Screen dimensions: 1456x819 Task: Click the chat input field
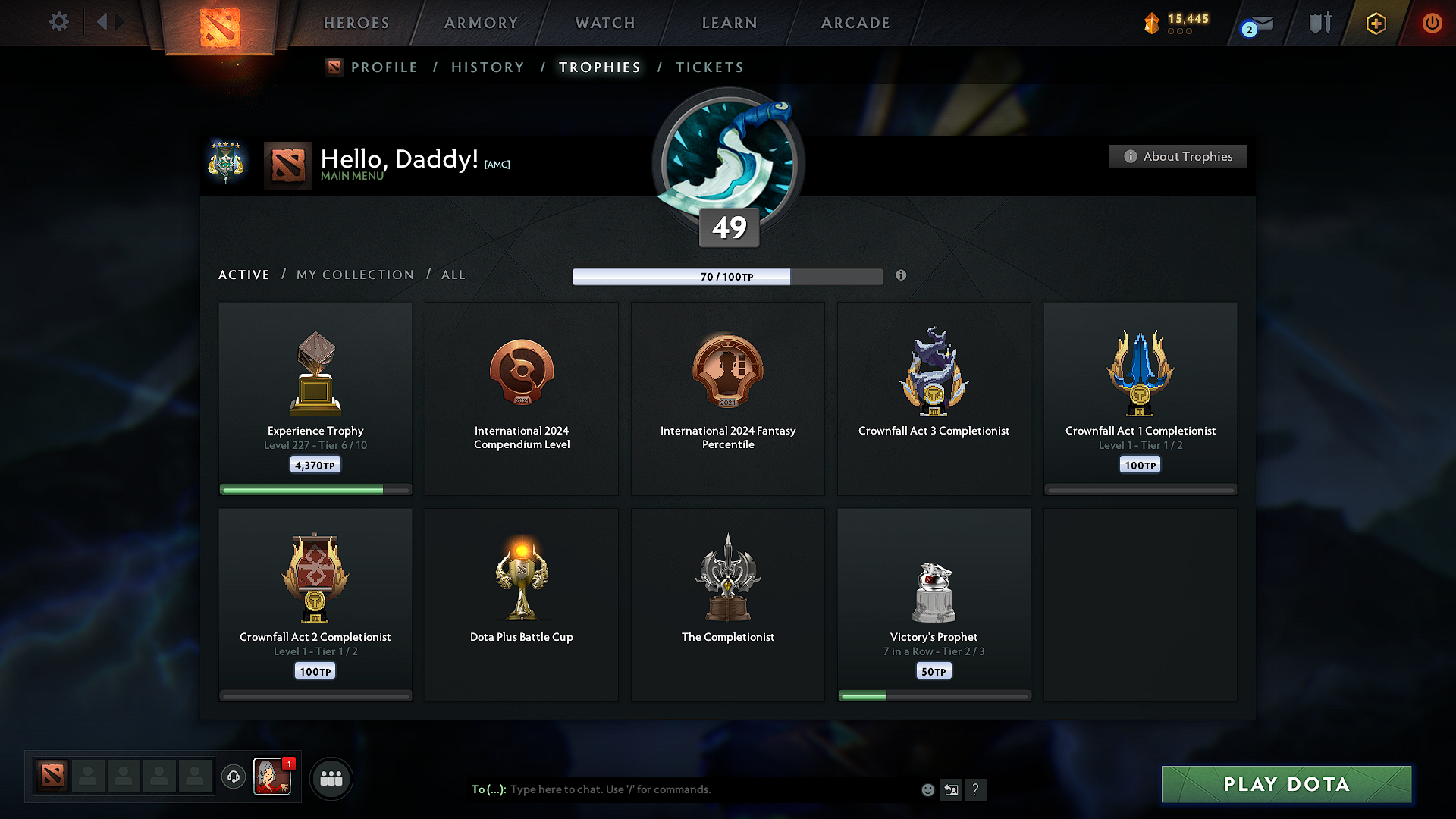[682, 789]
